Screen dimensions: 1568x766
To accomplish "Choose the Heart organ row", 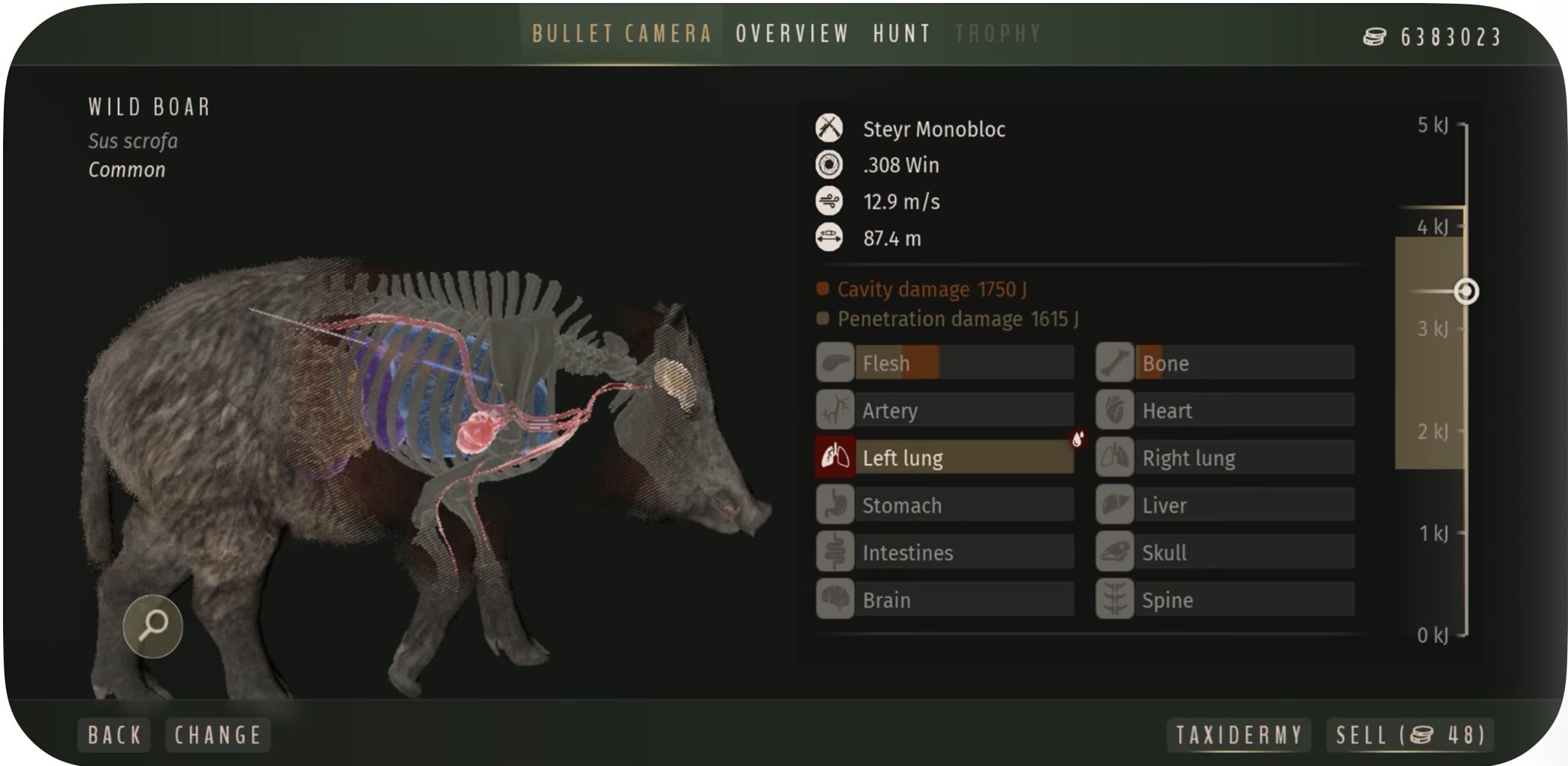I will 1226,410.
